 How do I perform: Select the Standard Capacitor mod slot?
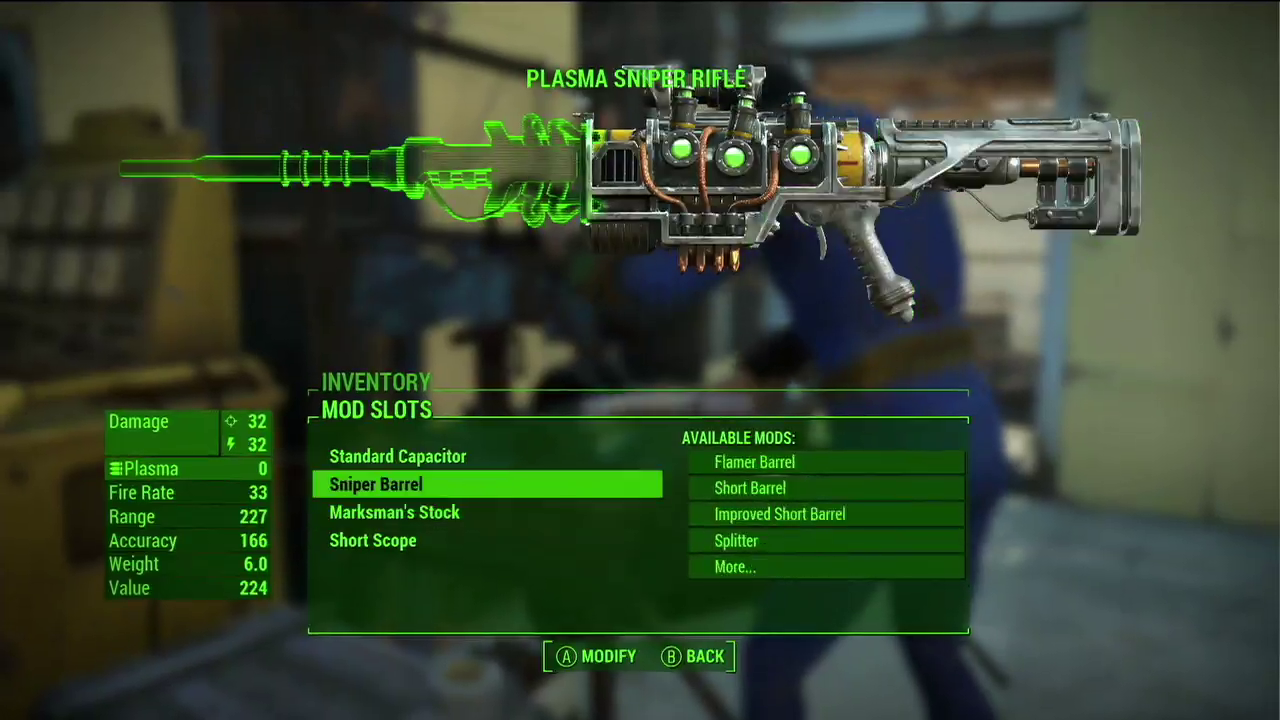398,457
